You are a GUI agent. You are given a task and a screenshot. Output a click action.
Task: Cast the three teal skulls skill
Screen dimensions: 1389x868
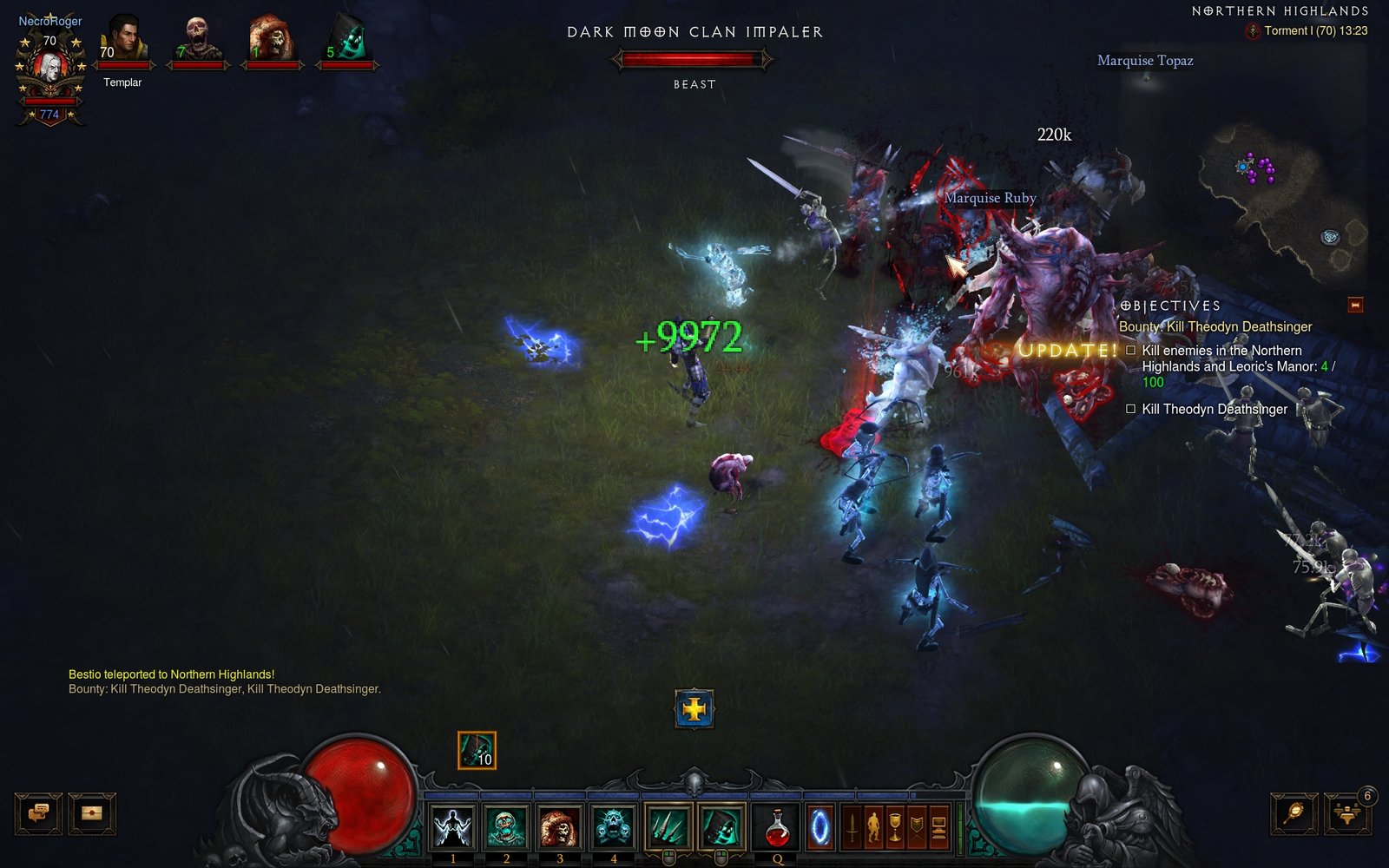pos(613,826)
